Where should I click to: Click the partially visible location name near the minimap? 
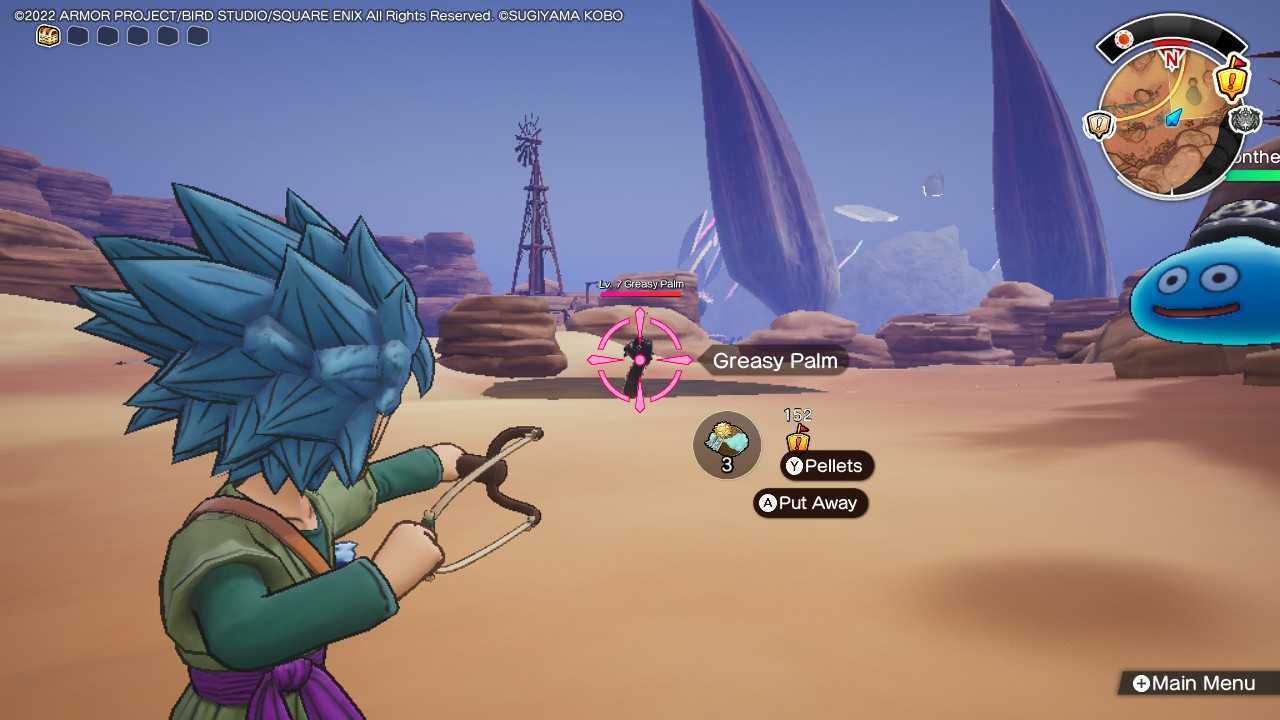[x=1258, y=157]
